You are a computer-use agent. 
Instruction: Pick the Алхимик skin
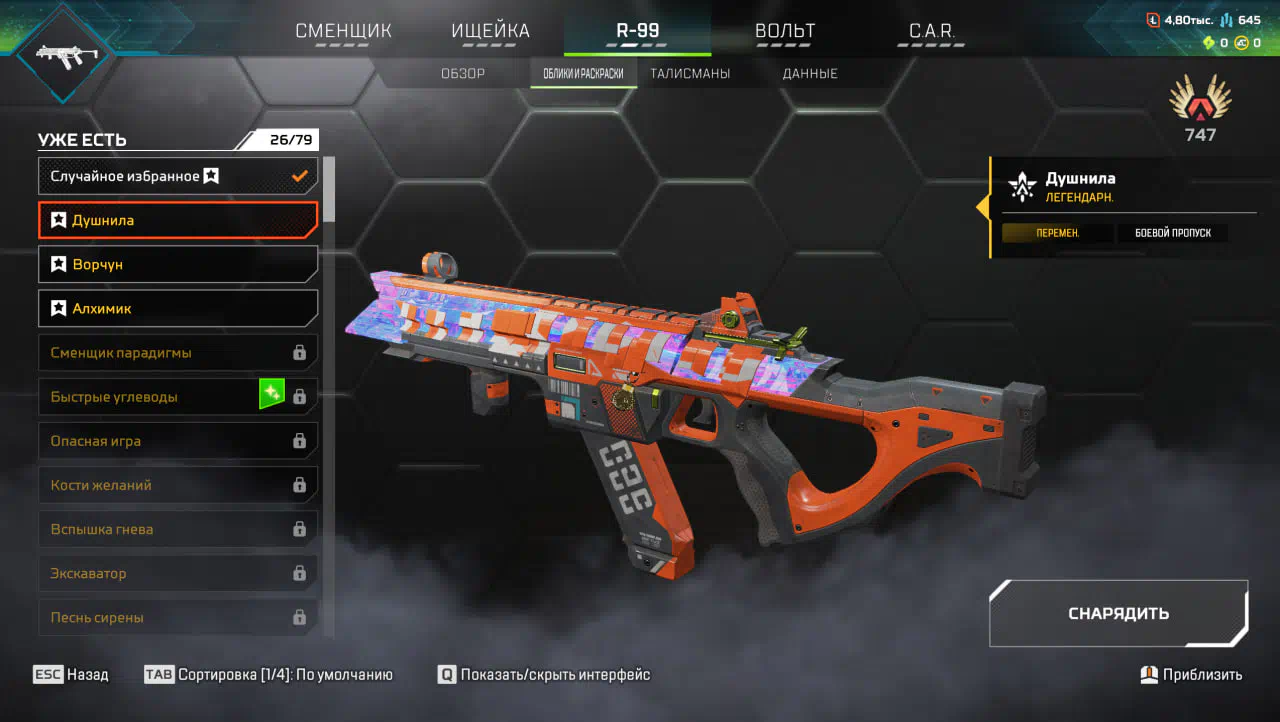click(x=178, y=308)
